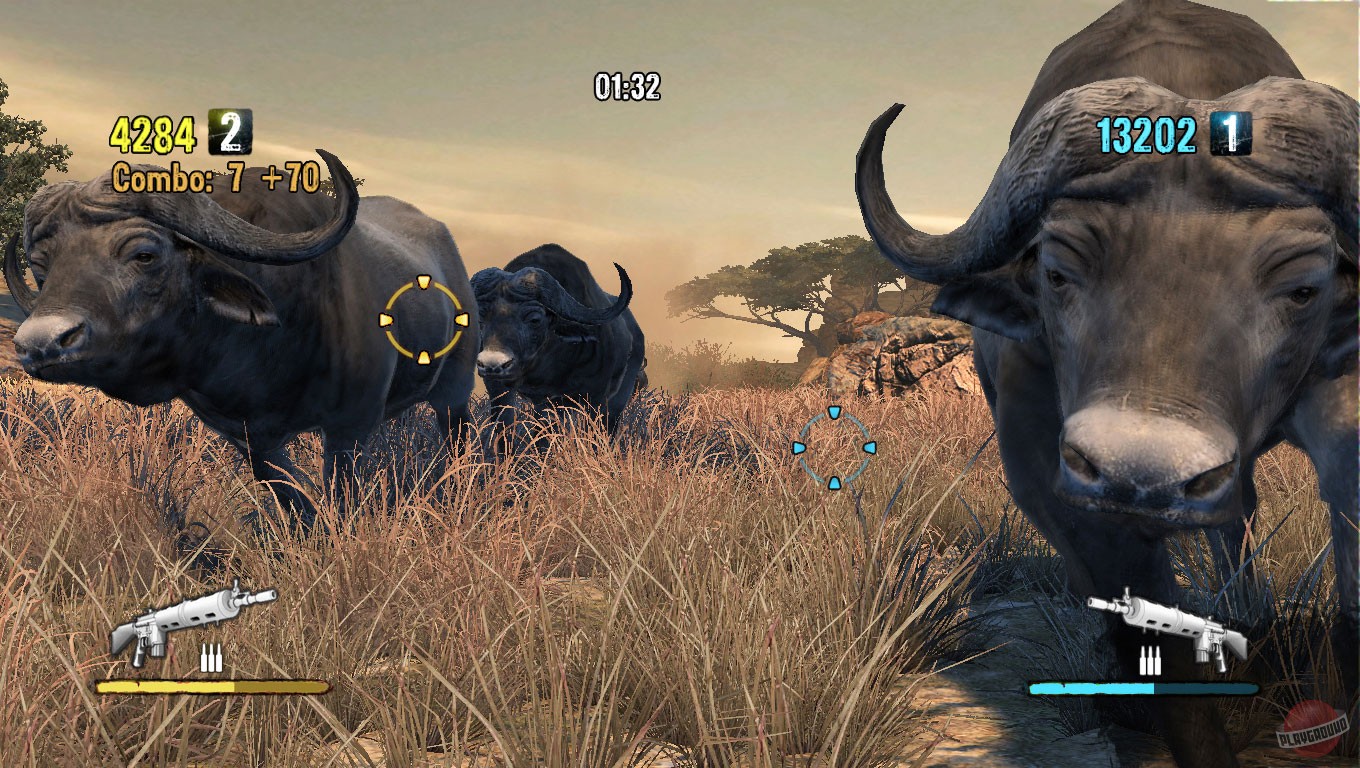Click the match timer showing 01:32
The height and width of the screenshot is (768, 1360).
[x=626, y=87]
